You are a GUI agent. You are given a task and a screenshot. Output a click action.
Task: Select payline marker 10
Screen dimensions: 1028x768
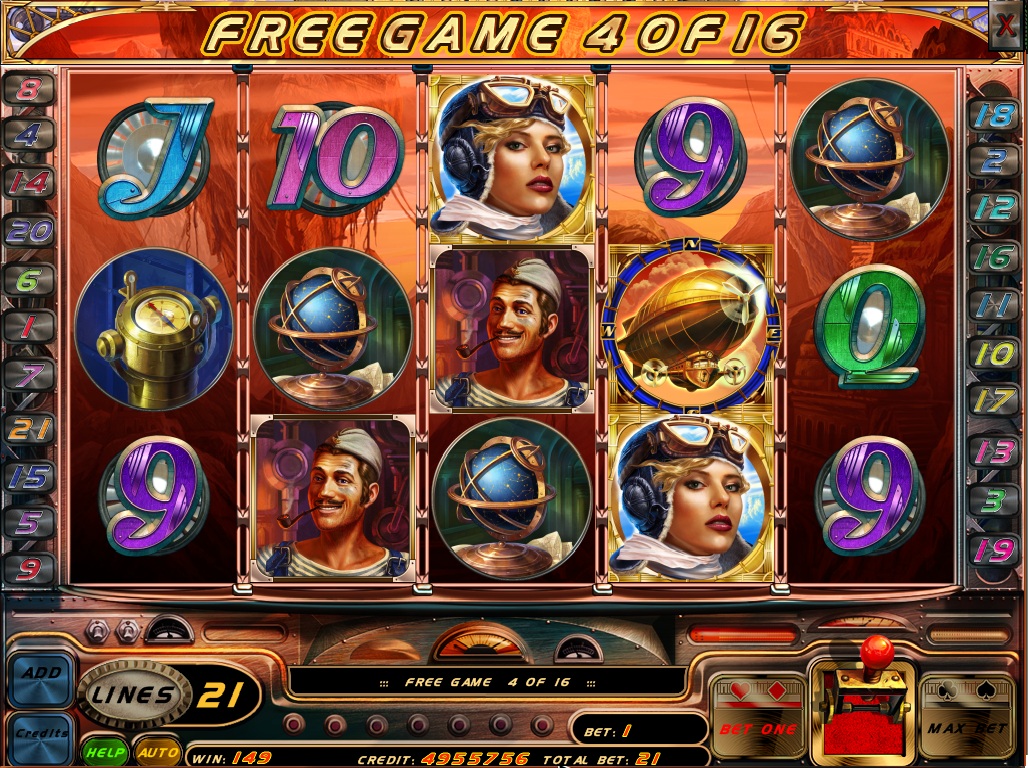point(995,353)
